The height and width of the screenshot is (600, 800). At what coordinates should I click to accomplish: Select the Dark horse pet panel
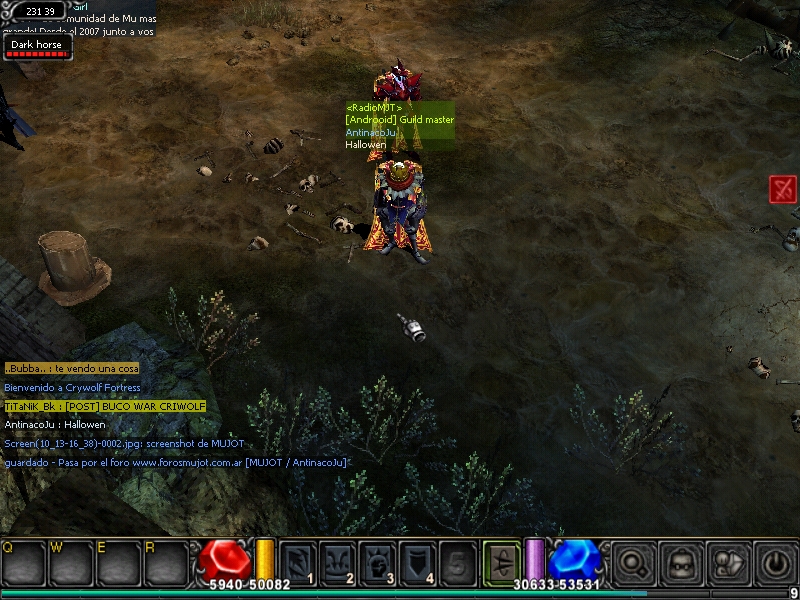[x=36, y=47]
